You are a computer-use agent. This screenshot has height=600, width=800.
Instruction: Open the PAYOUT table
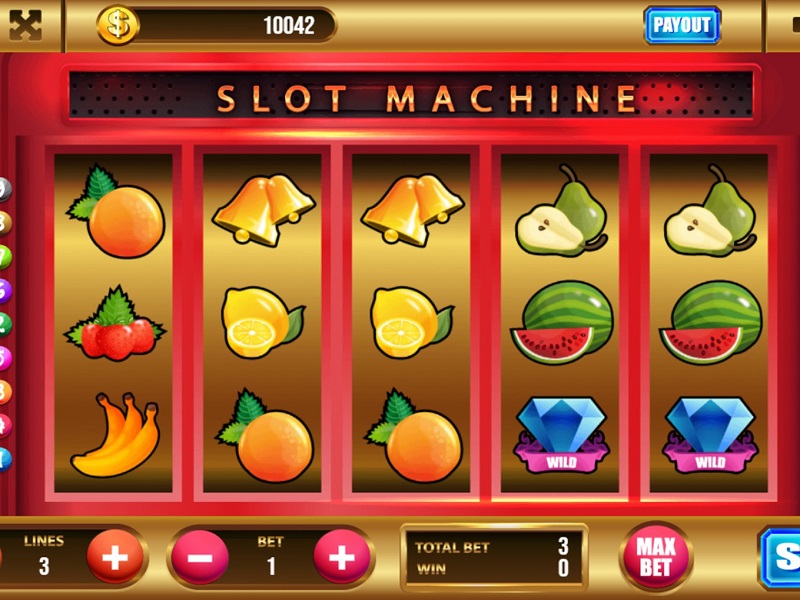tap(682, 25)
